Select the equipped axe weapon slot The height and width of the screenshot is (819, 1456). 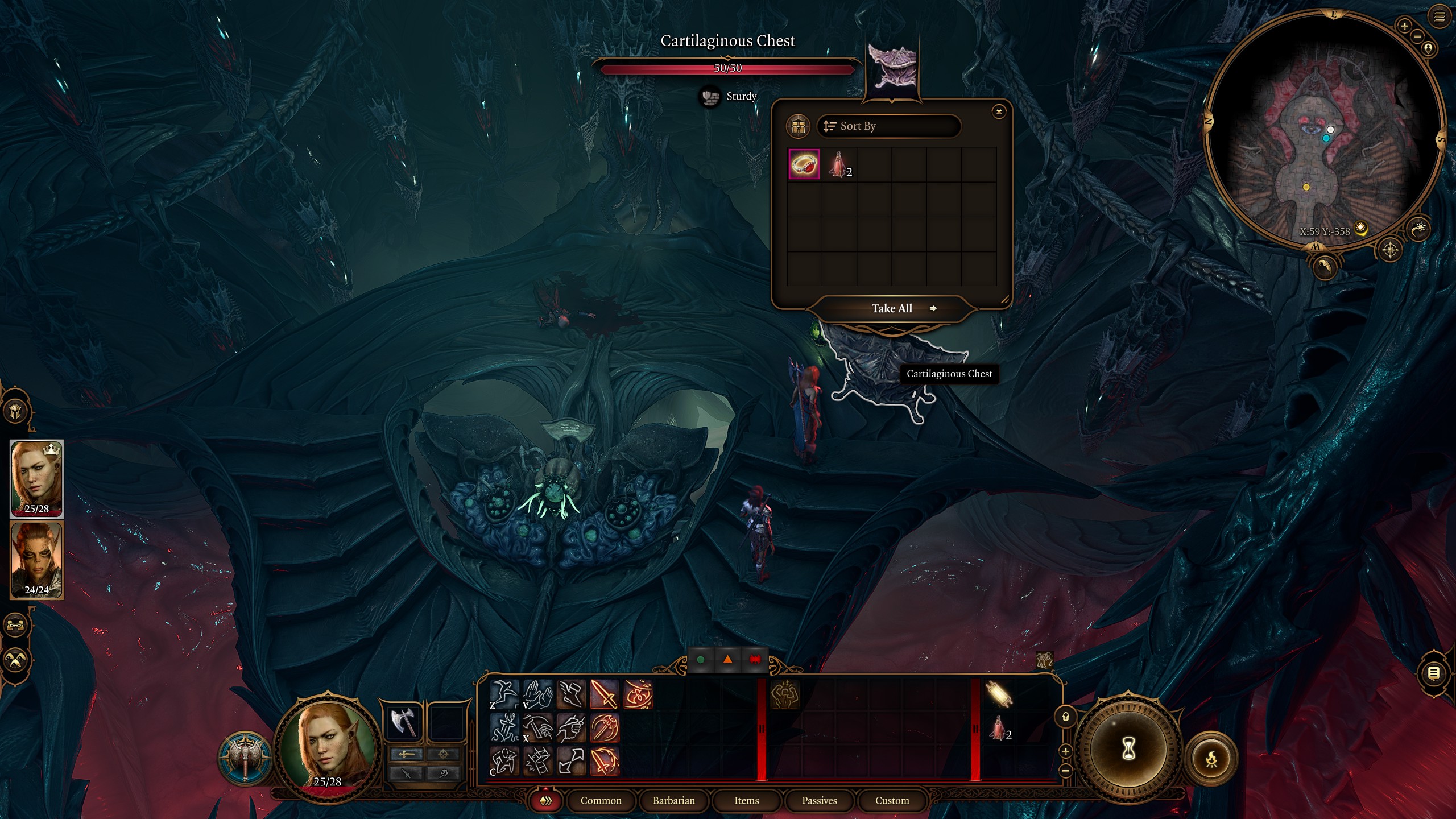pyautogui.click(x=403, y=722)
